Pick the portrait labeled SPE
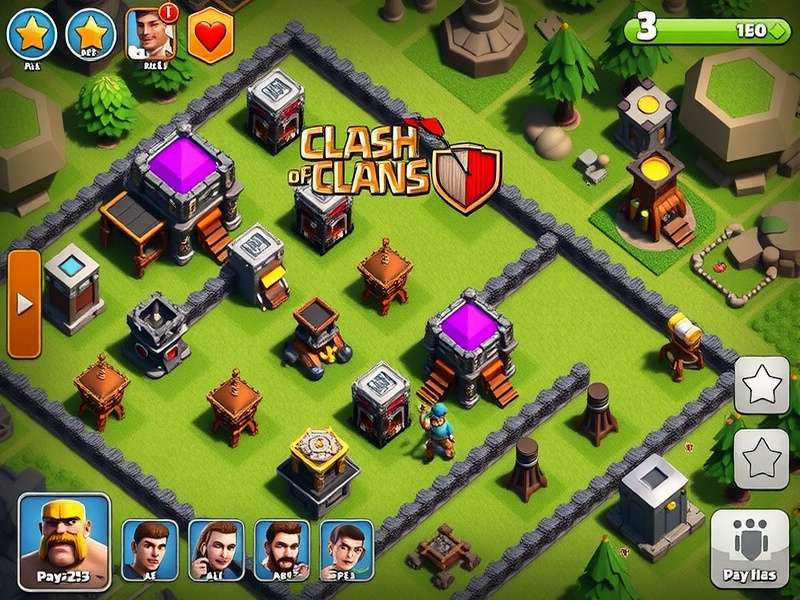Image resolution: width=800 pixels, height=600 pixels. point(346,550)
